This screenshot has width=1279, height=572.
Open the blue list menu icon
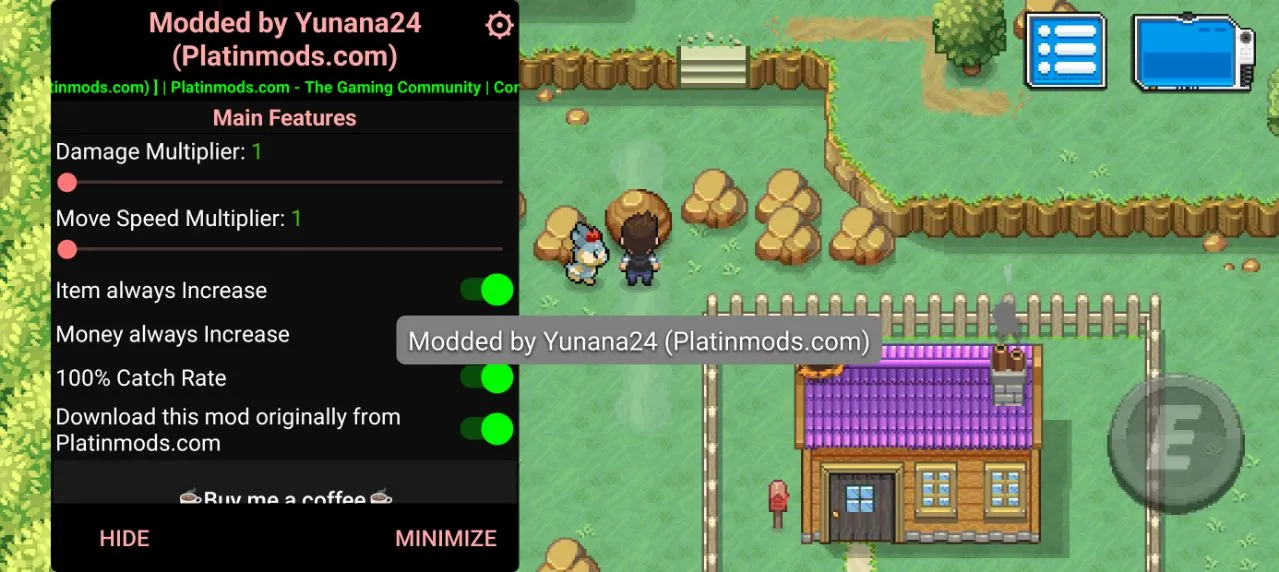[x=1065, y=51]
